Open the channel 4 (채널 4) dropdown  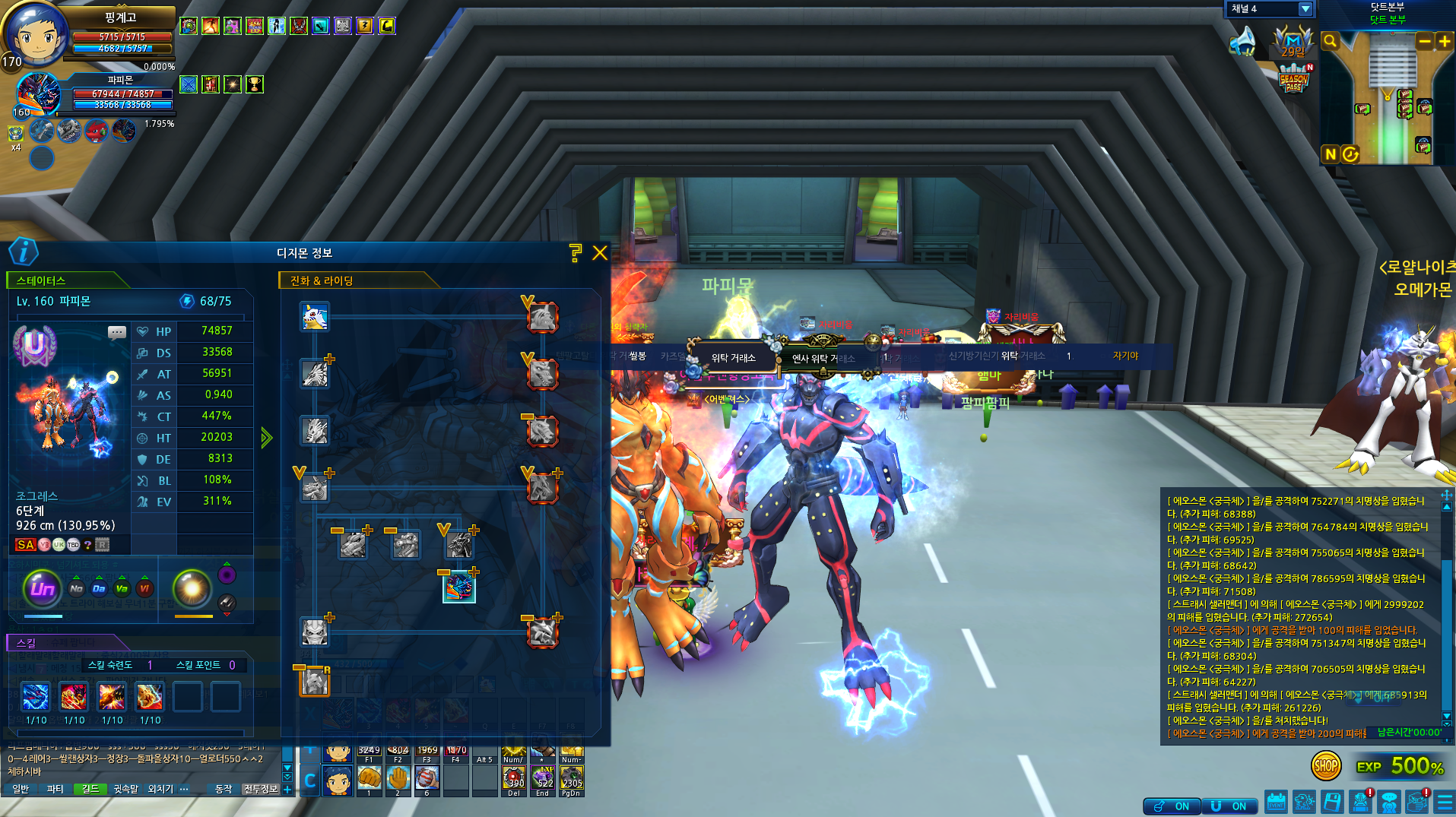tap(1305, 9)
